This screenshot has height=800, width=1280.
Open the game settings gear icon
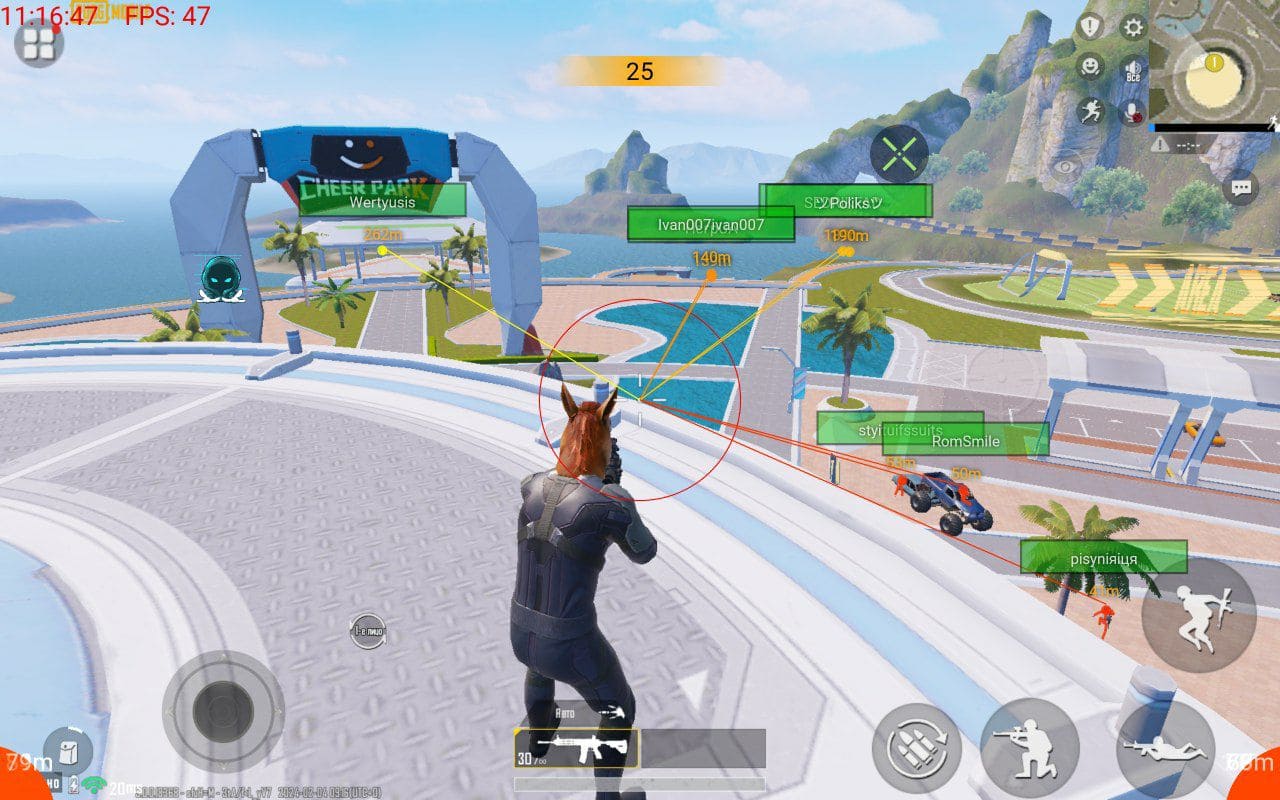tap(1131, 26)
